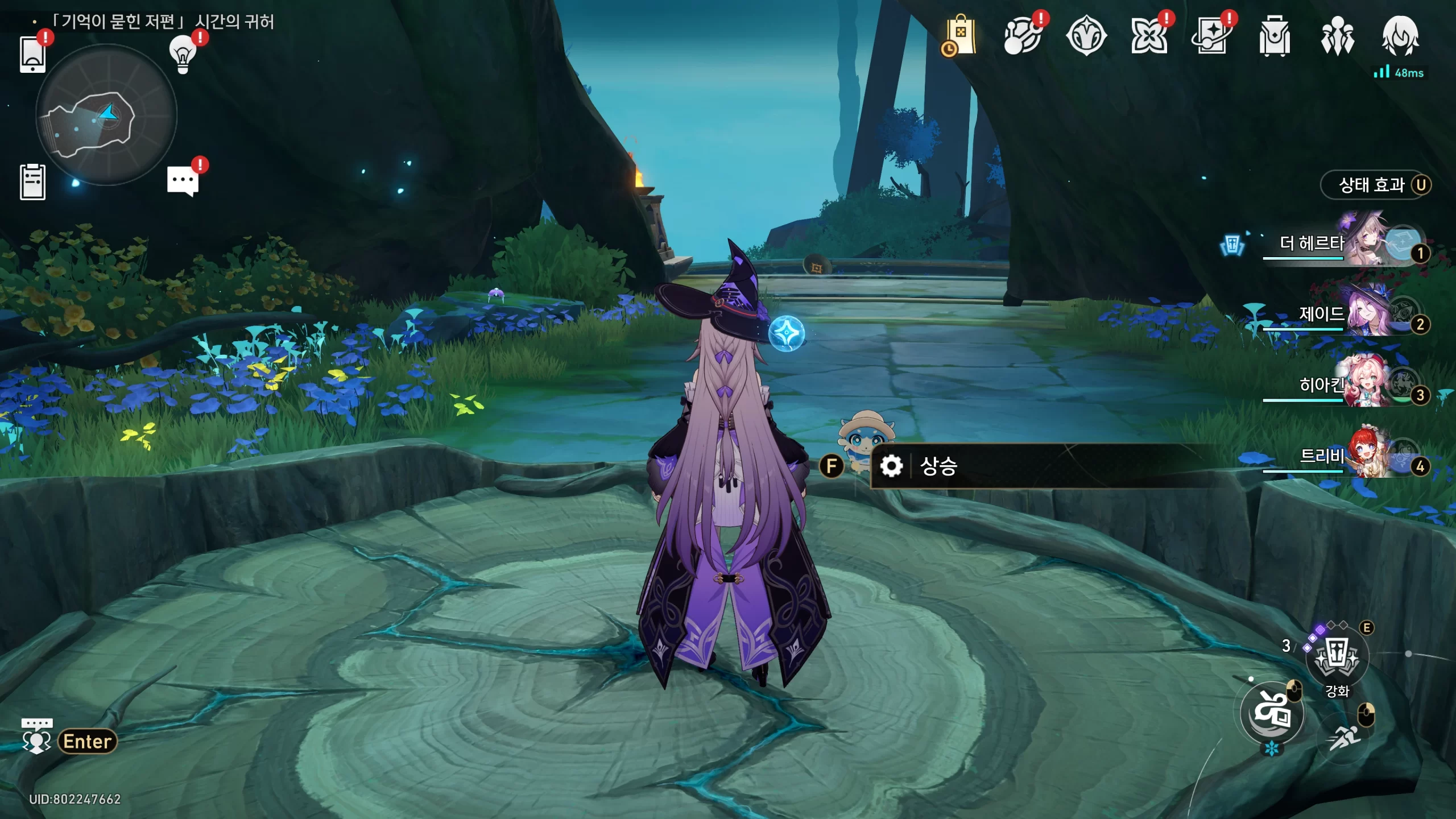Open the phone menu icon
This screenshot has height=819, width=1456.
[32, 55]
